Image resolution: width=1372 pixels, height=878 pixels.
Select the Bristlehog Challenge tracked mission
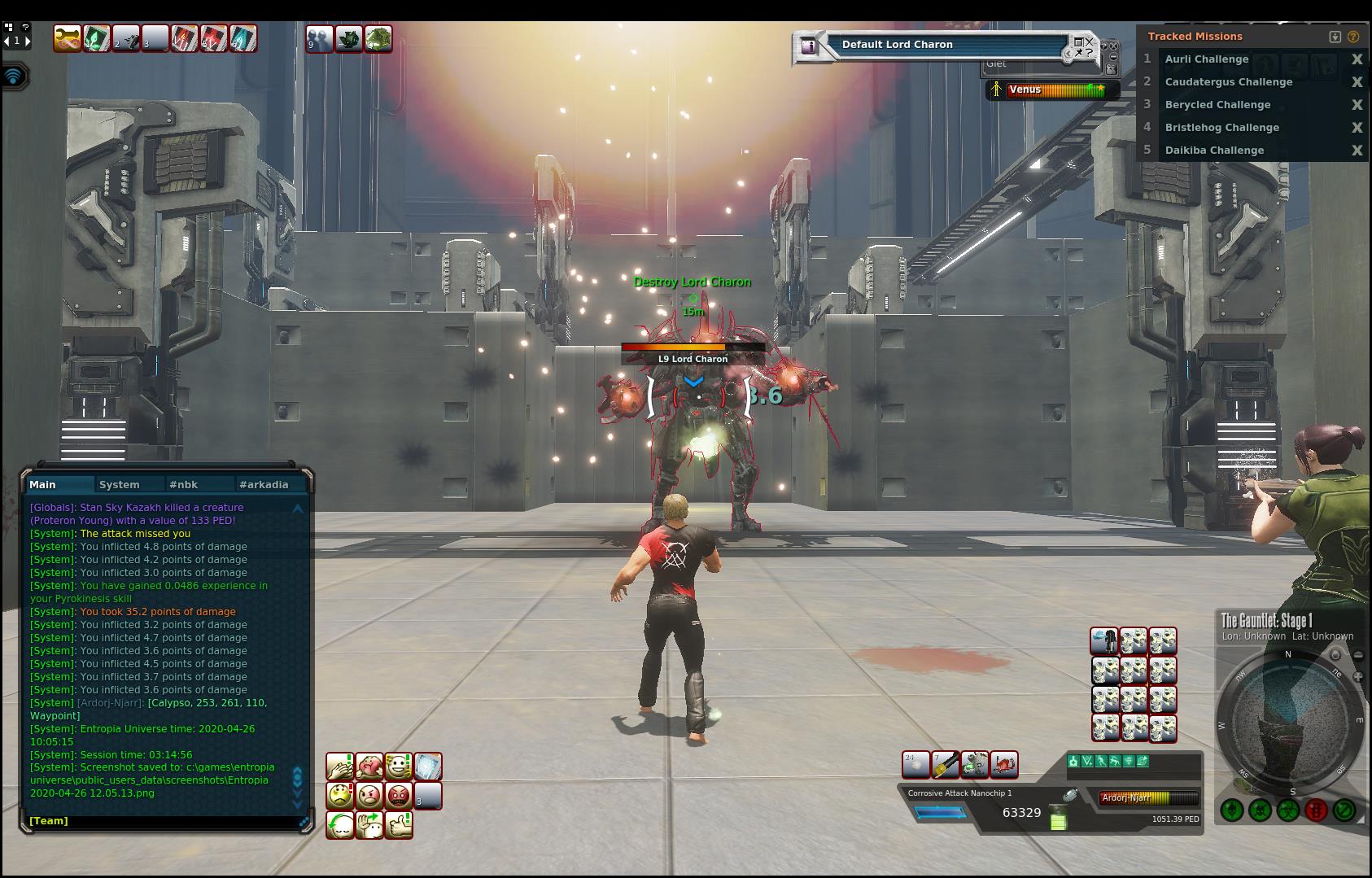1221,128
